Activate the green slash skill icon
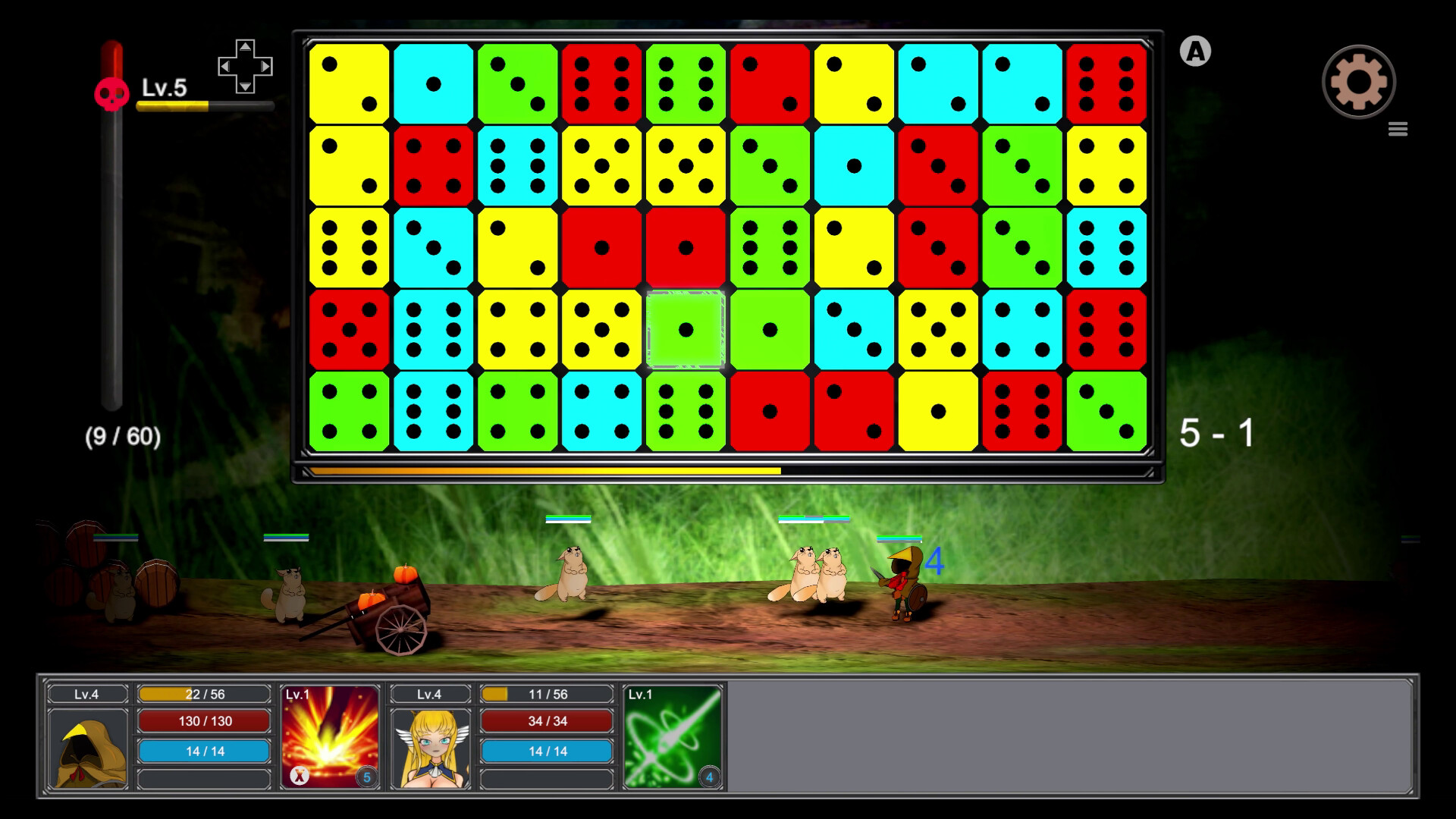 point(673,736)
